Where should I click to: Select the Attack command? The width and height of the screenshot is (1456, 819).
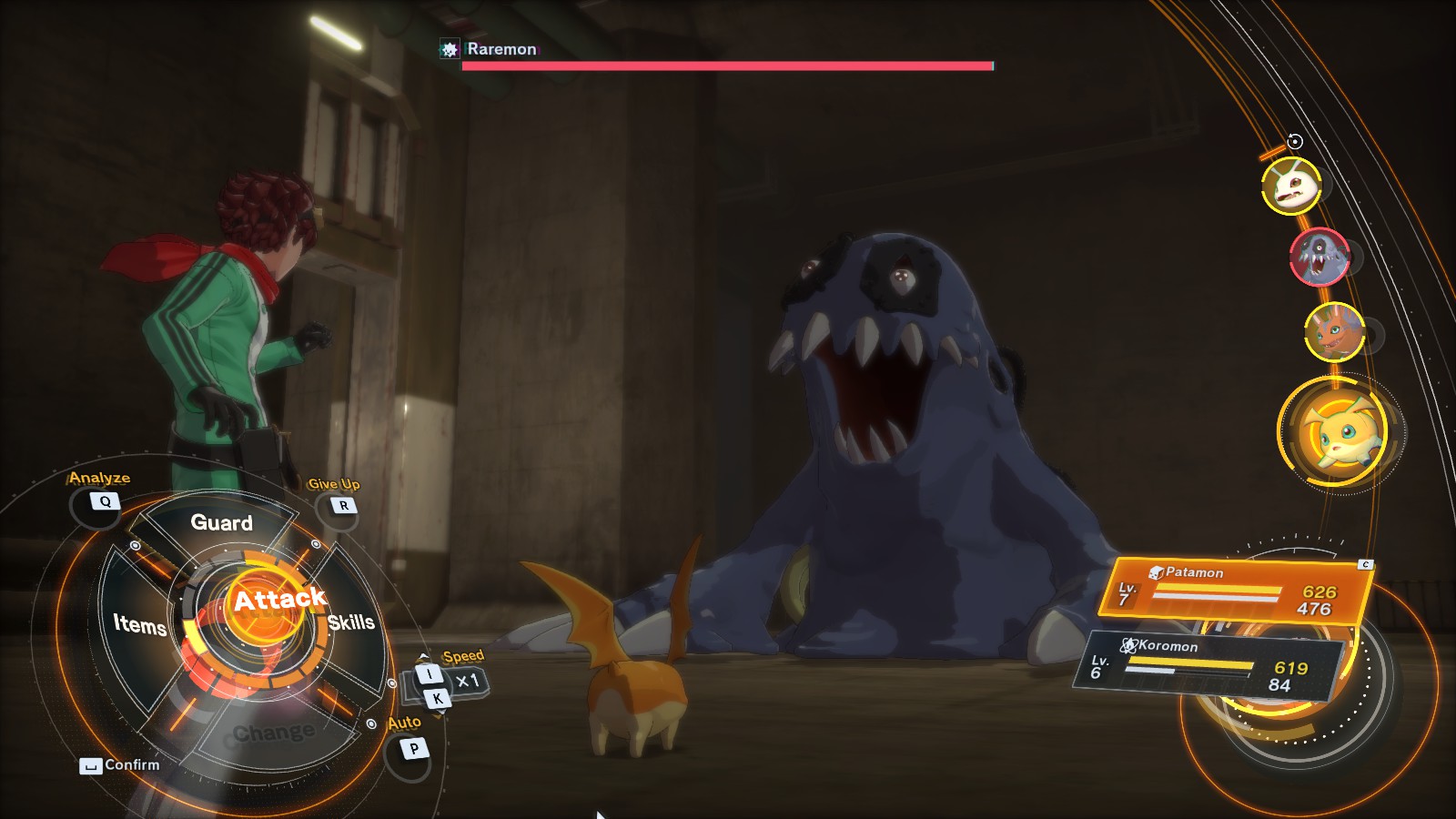coord(278,601)
